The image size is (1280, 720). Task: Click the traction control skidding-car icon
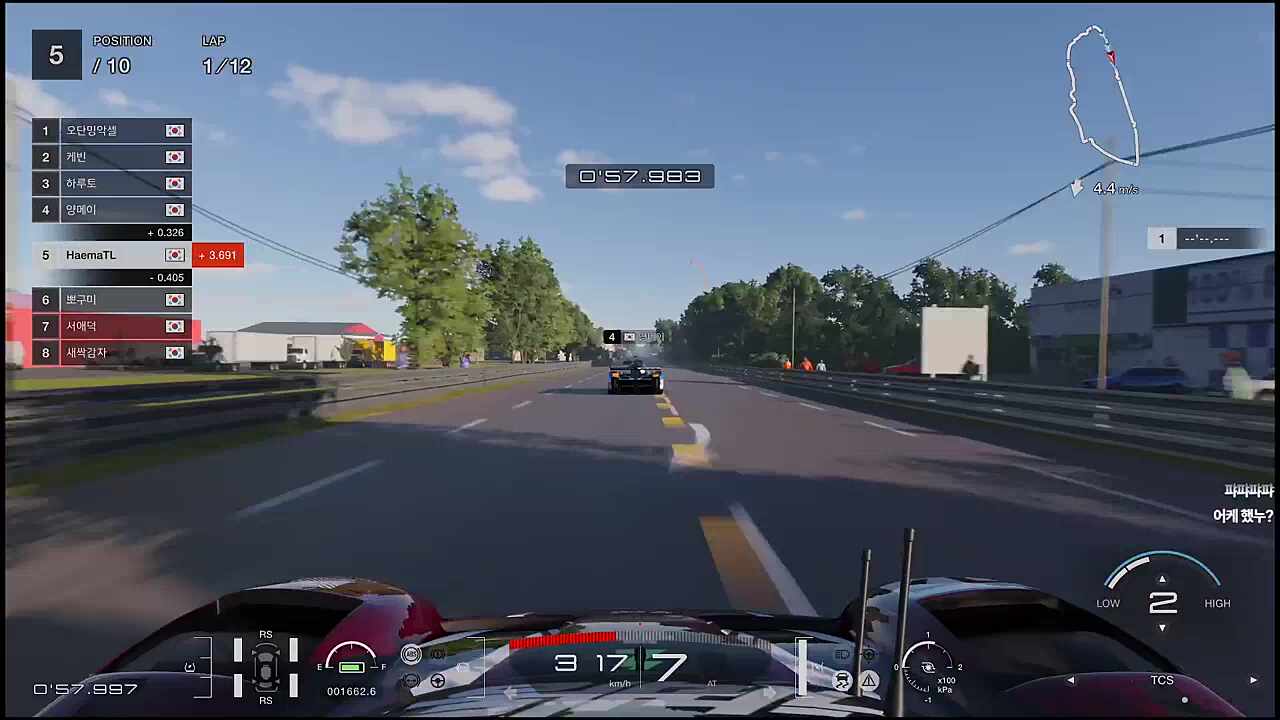pos(843,681)
